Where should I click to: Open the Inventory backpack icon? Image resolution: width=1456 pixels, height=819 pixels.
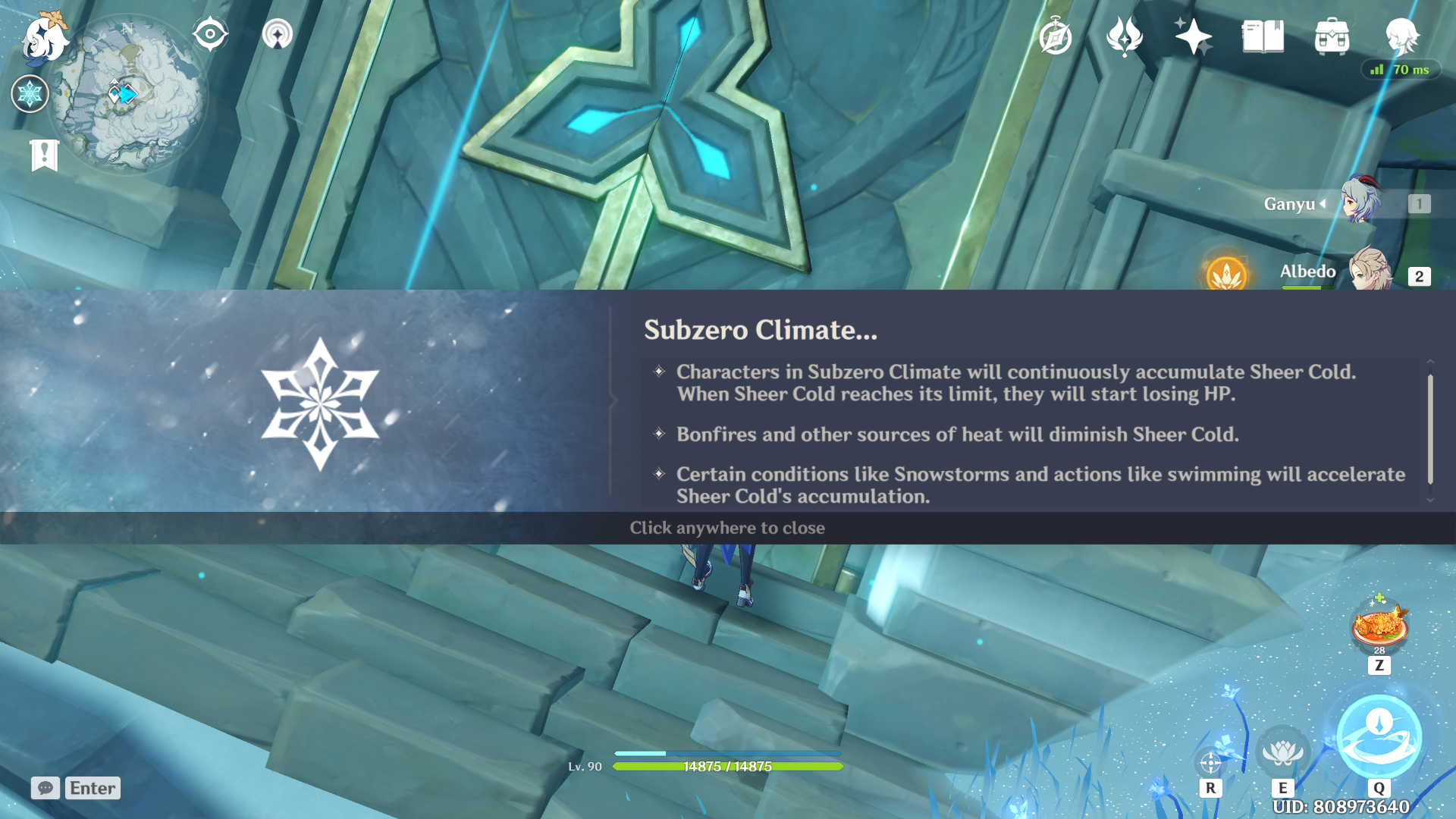tap(1332, 36)
